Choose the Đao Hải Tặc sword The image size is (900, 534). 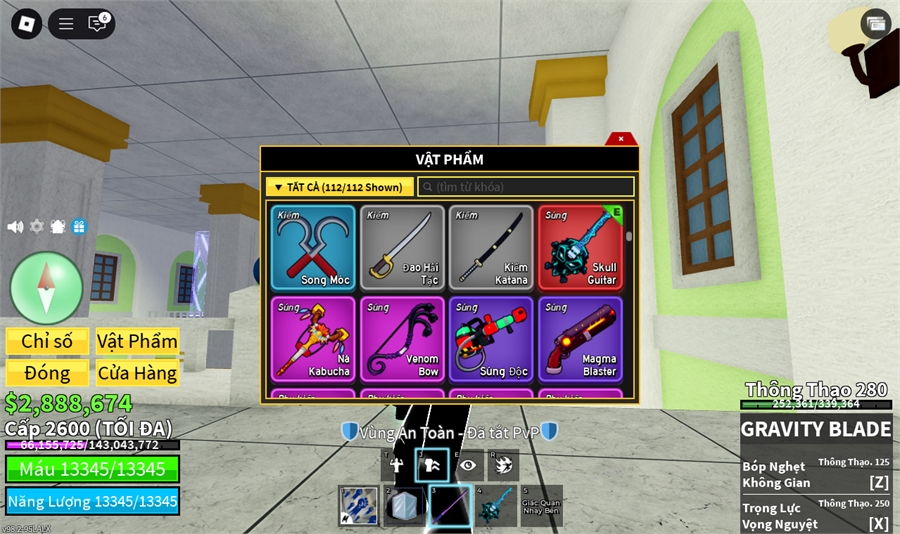pyautogui.click(x=402, y=248)
